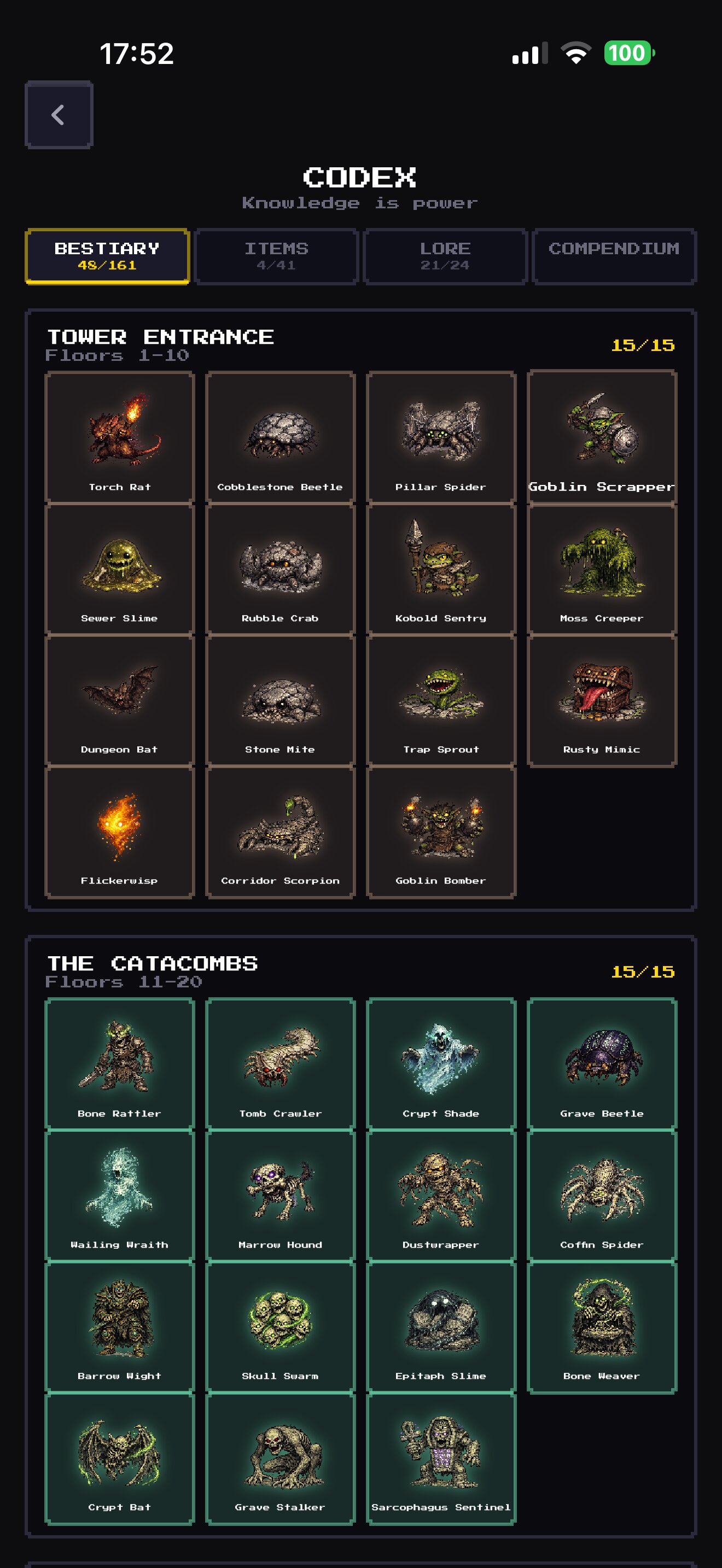
Task: Select the Bestiary tab showing 48/161
Action: point(107,256)
